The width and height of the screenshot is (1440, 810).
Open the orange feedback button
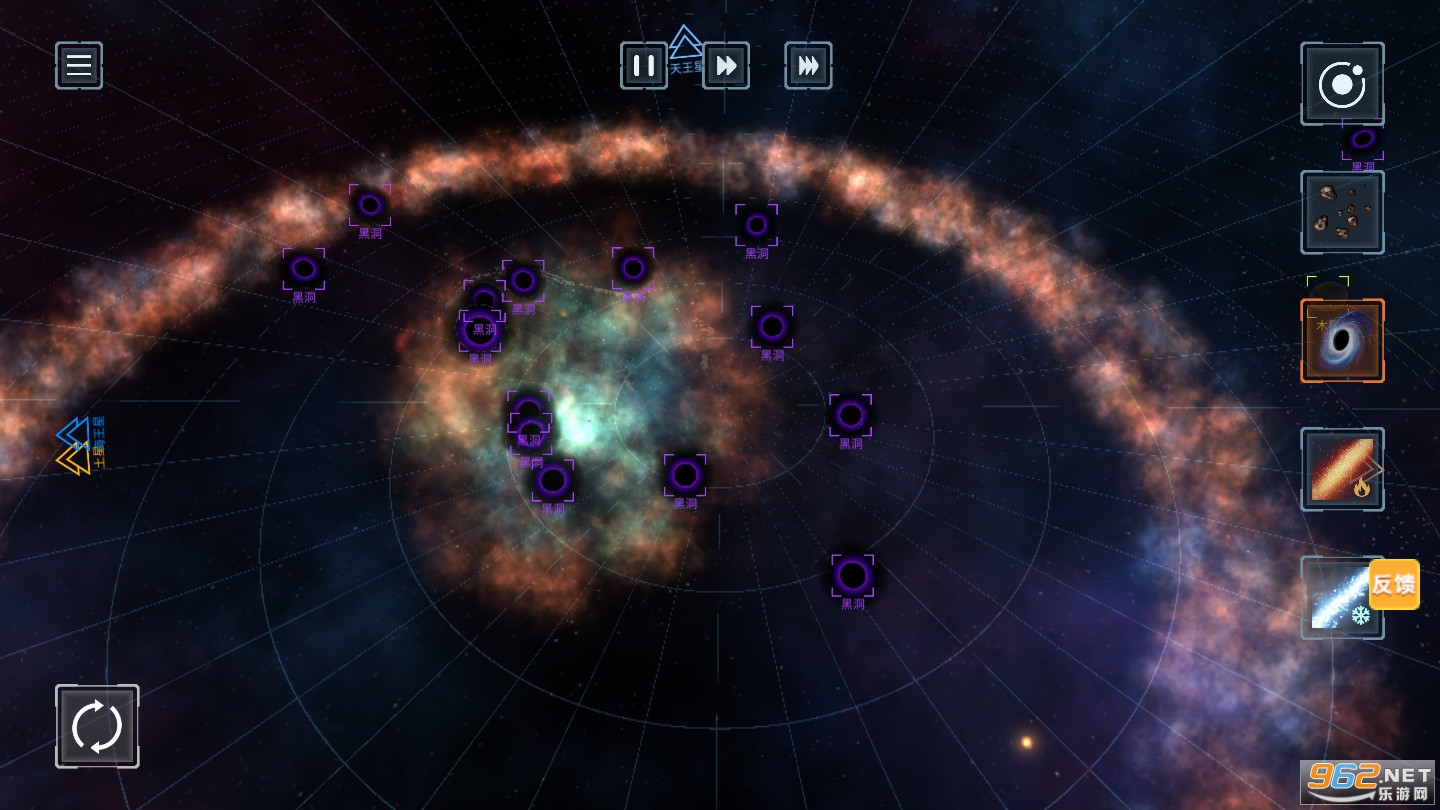[x=1394, y=584]
